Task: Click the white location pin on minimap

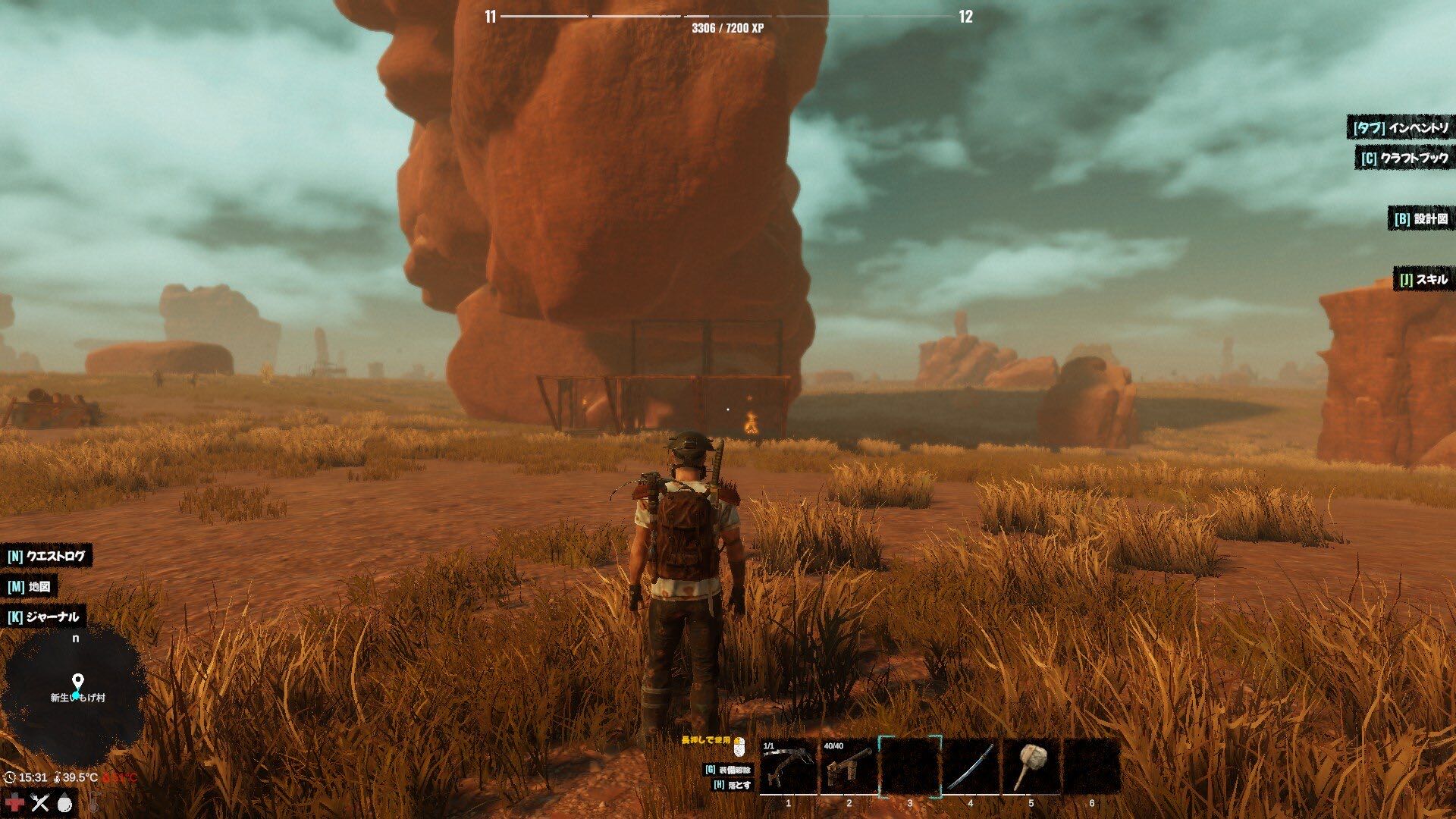Action: coord(77,682)
